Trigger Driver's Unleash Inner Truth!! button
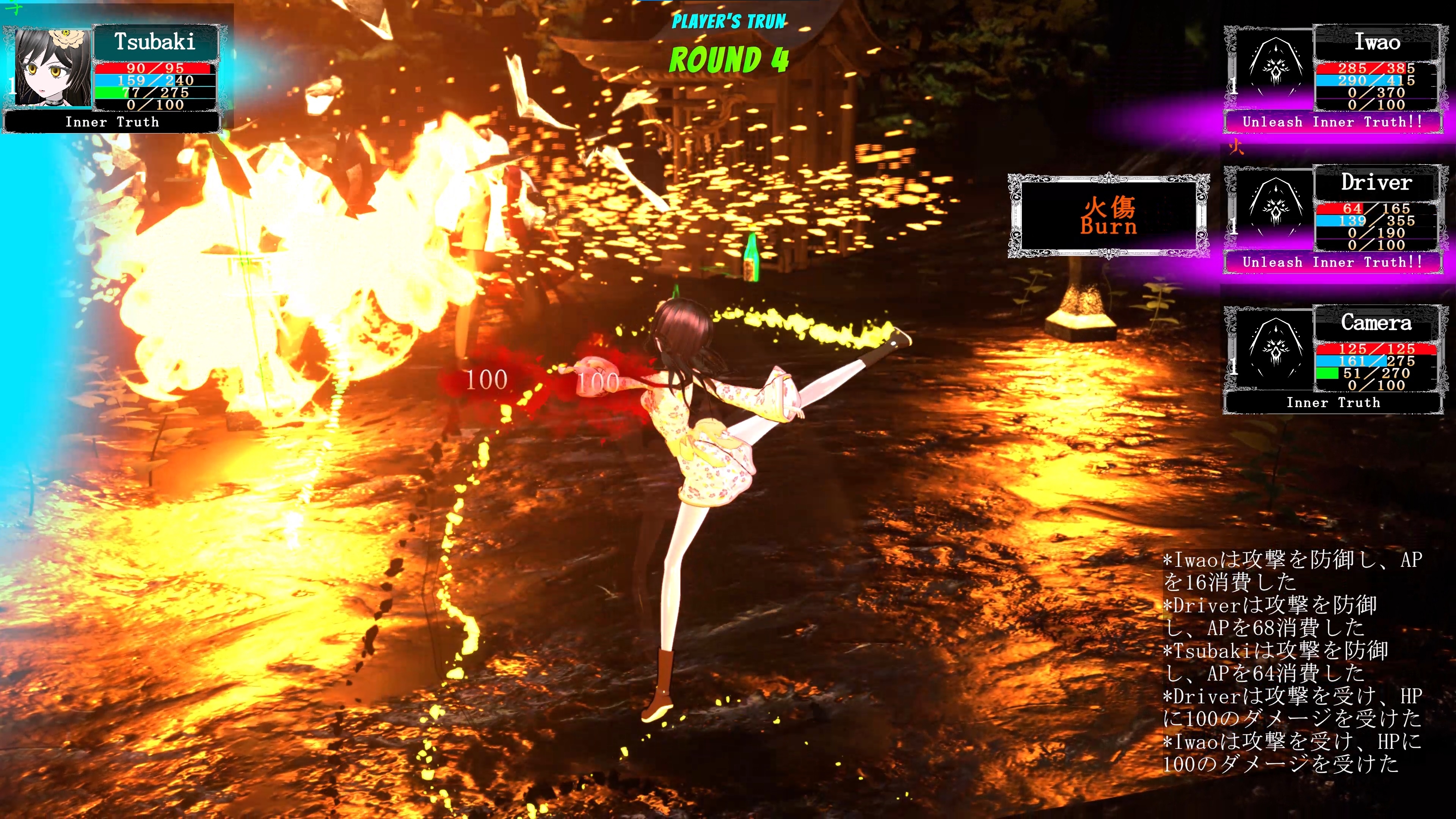Image resolution: width=1456 pixels, height=819 pixels. [x=1332, y=262]
